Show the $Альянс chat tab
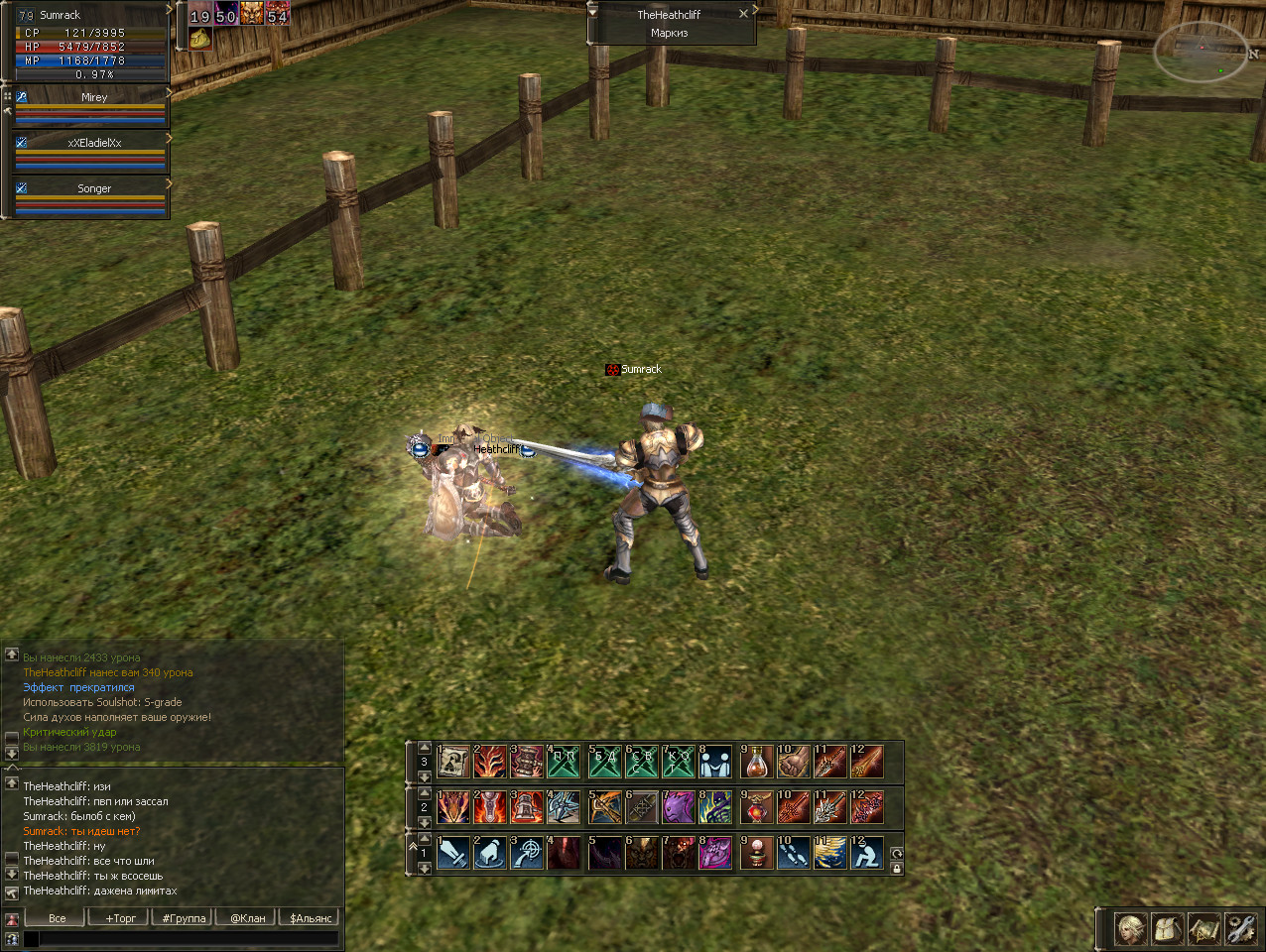1266x952 pixels. (311, 918)
